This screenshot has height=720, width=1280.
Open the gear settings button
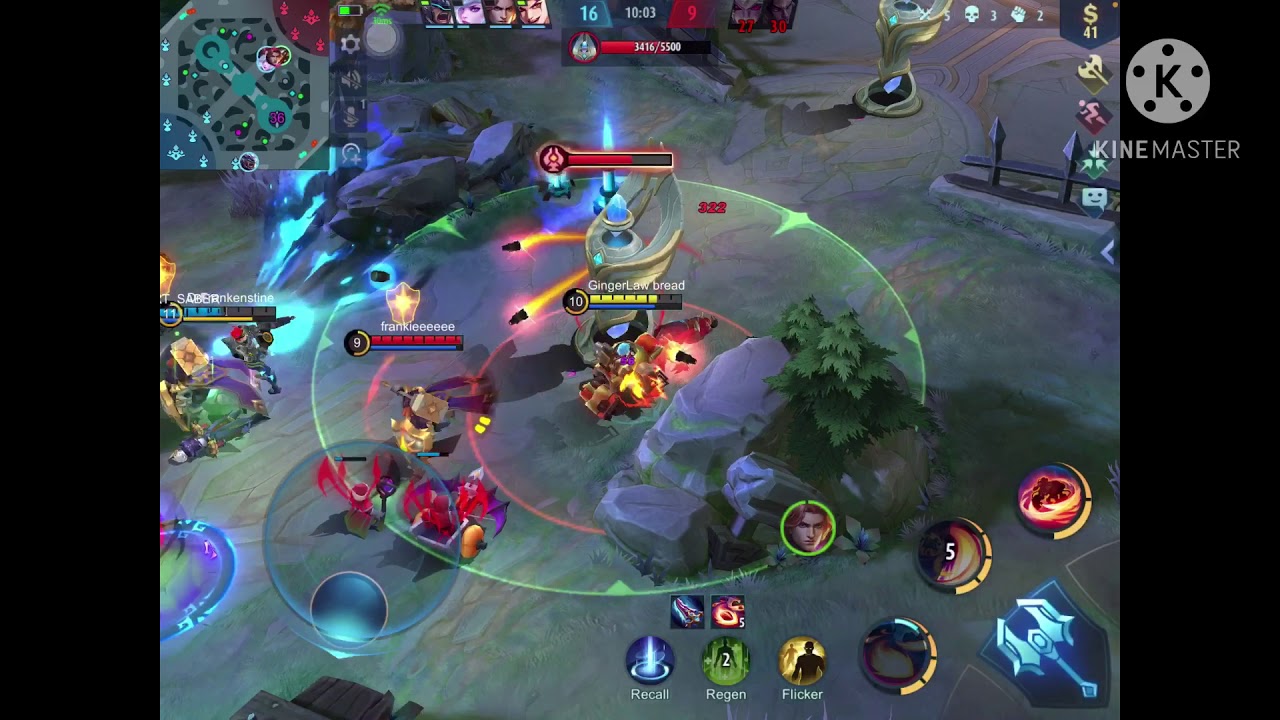(x=350, y=44)
